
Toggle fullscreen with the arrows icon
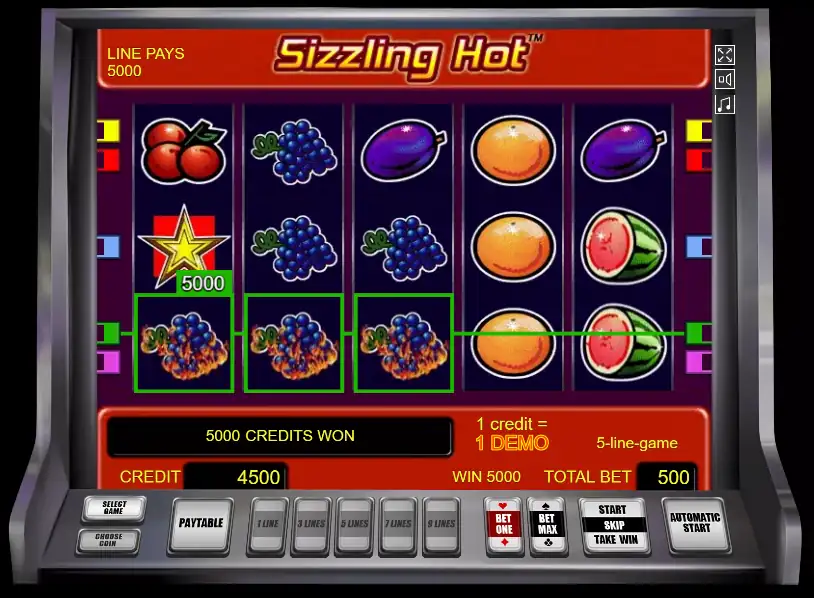point(725,55)
